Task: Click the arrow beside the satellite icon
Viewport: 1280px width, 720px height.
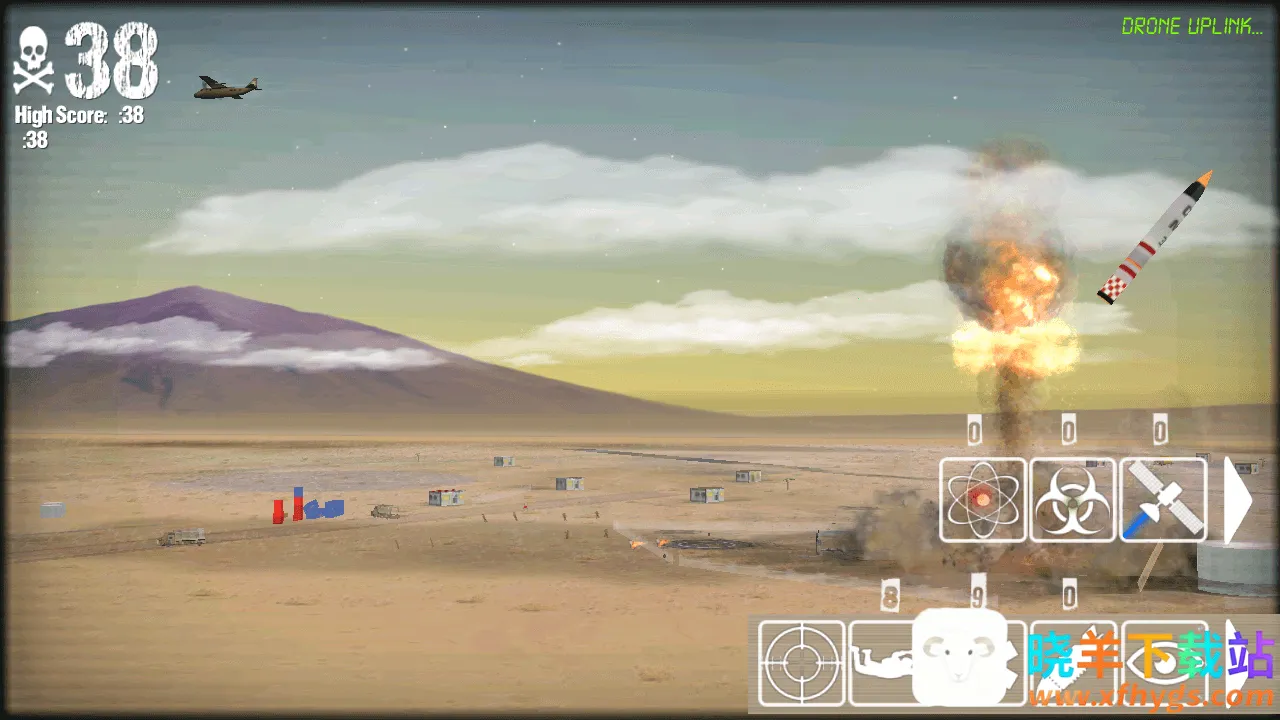Action: (x=1237, y=500)
